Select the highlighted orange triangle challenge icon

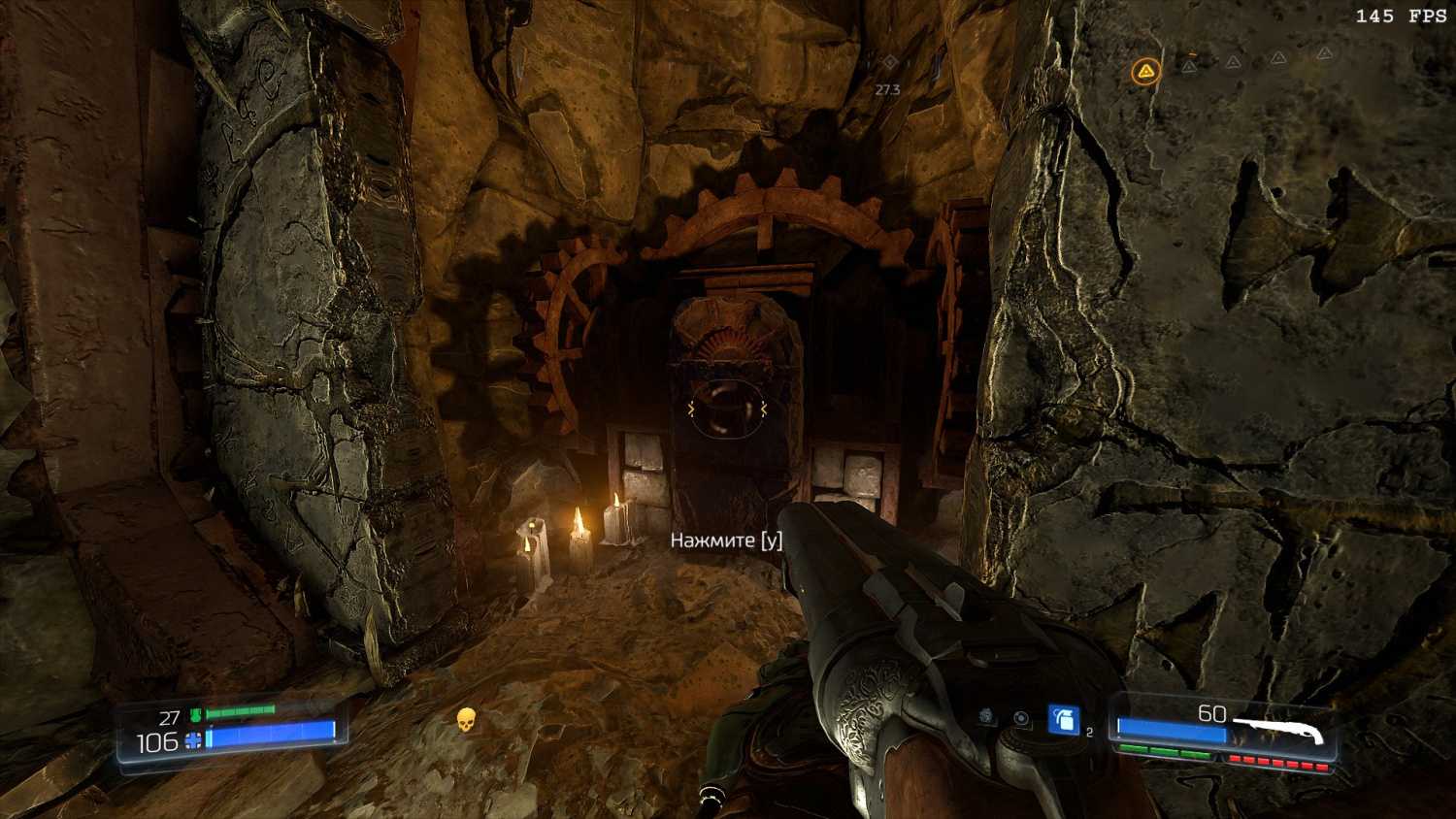[x=1146, y=71]
